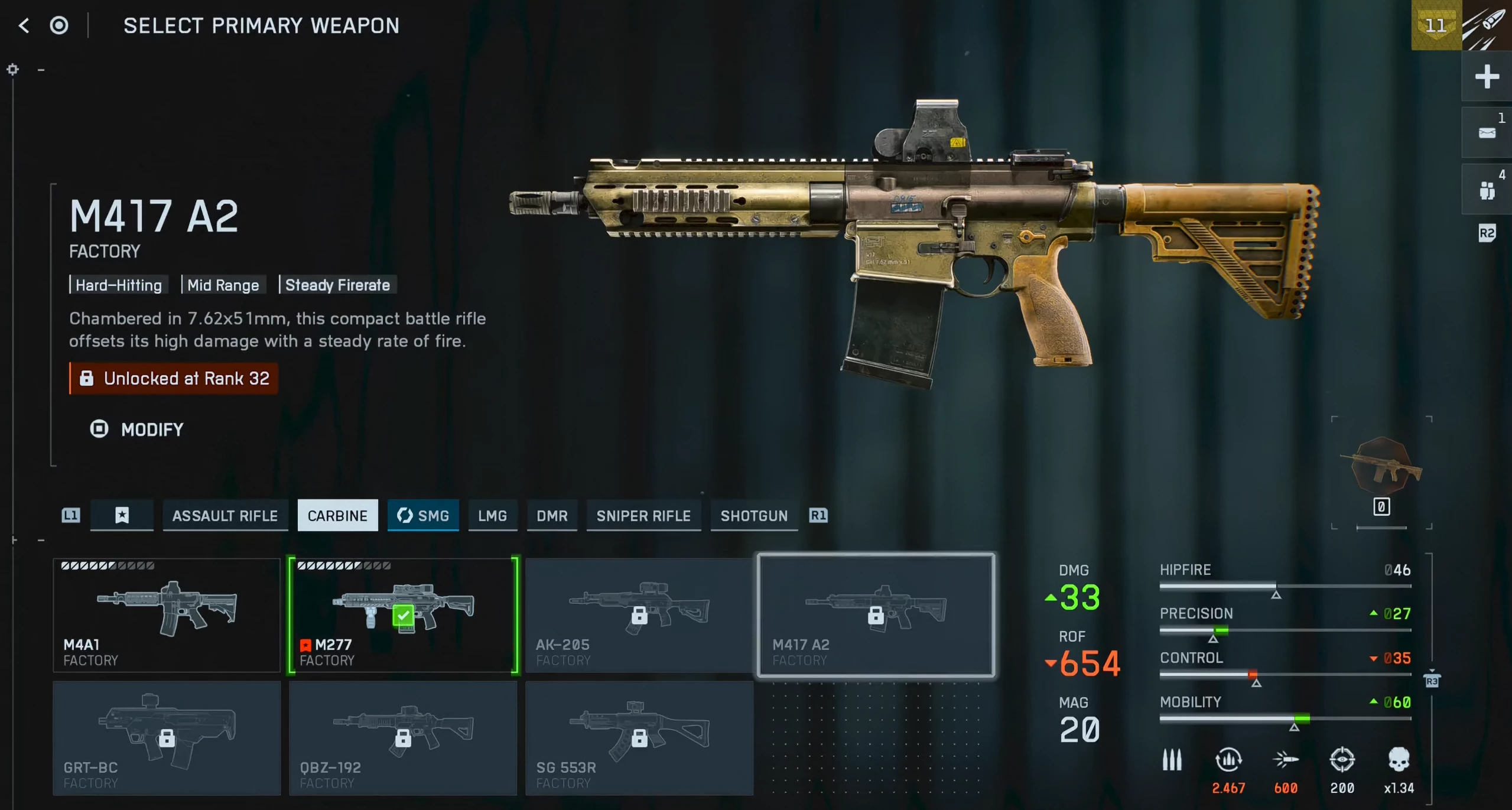Open the squad icon with badge 4
1512x810 pixels.
click(1487, 190)
